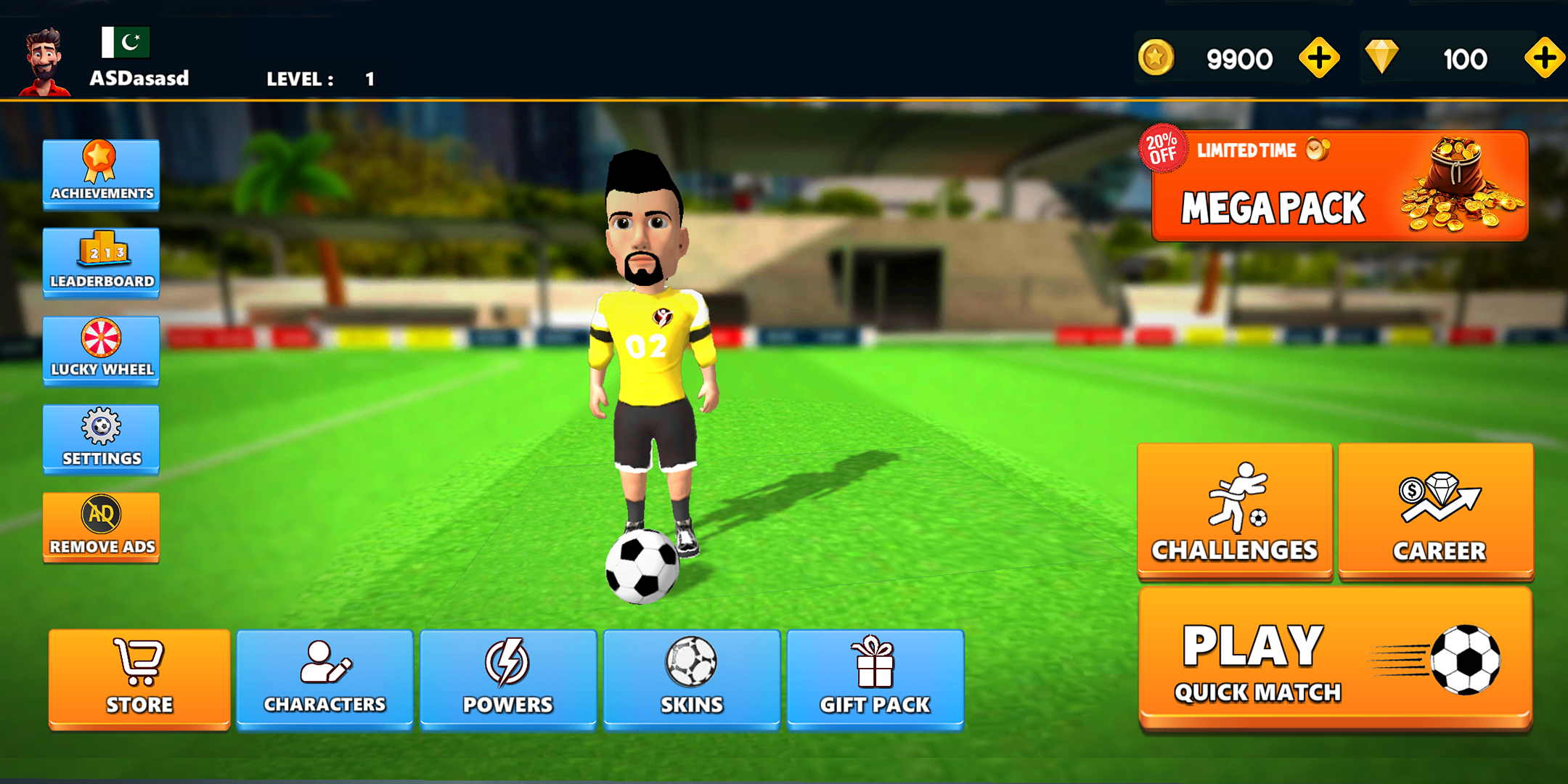Buy more diamonds using plus button

[x=1544, y=58]
